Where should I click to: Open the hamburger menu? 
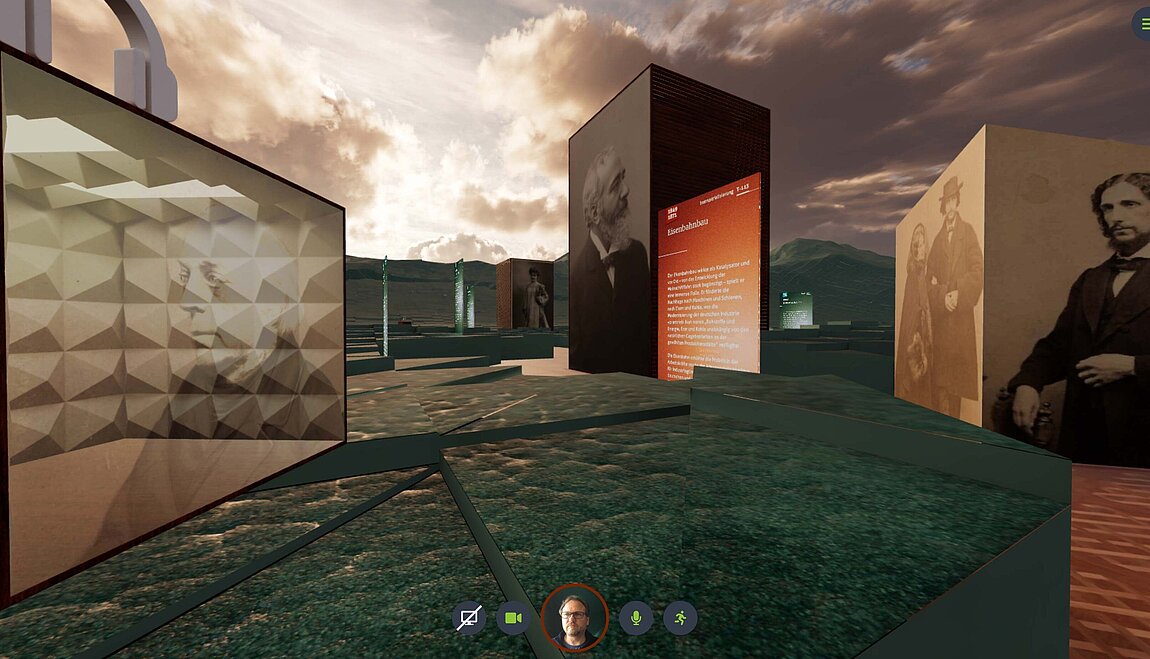tap(1142, 23)
